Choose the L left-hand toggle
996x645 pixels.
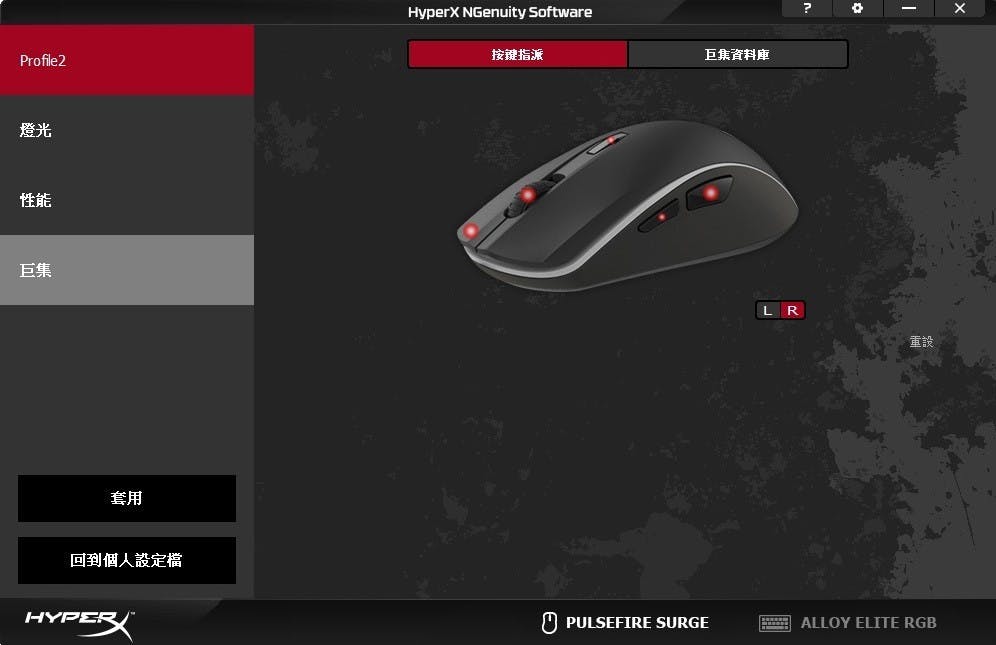[767, 310]
